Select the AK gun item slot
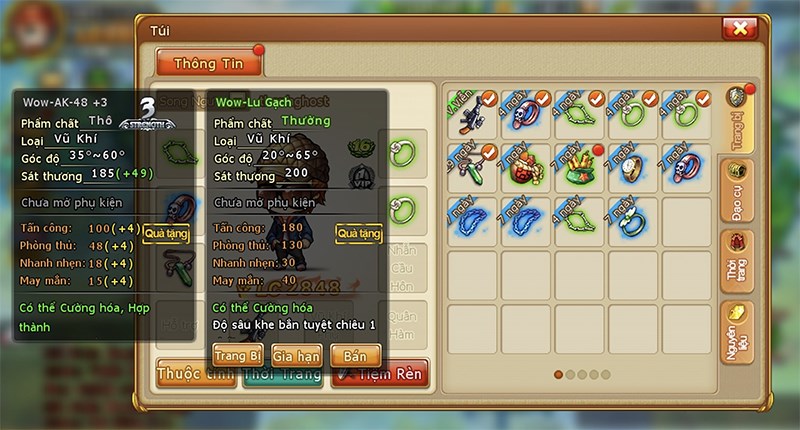 pos(473,113)
